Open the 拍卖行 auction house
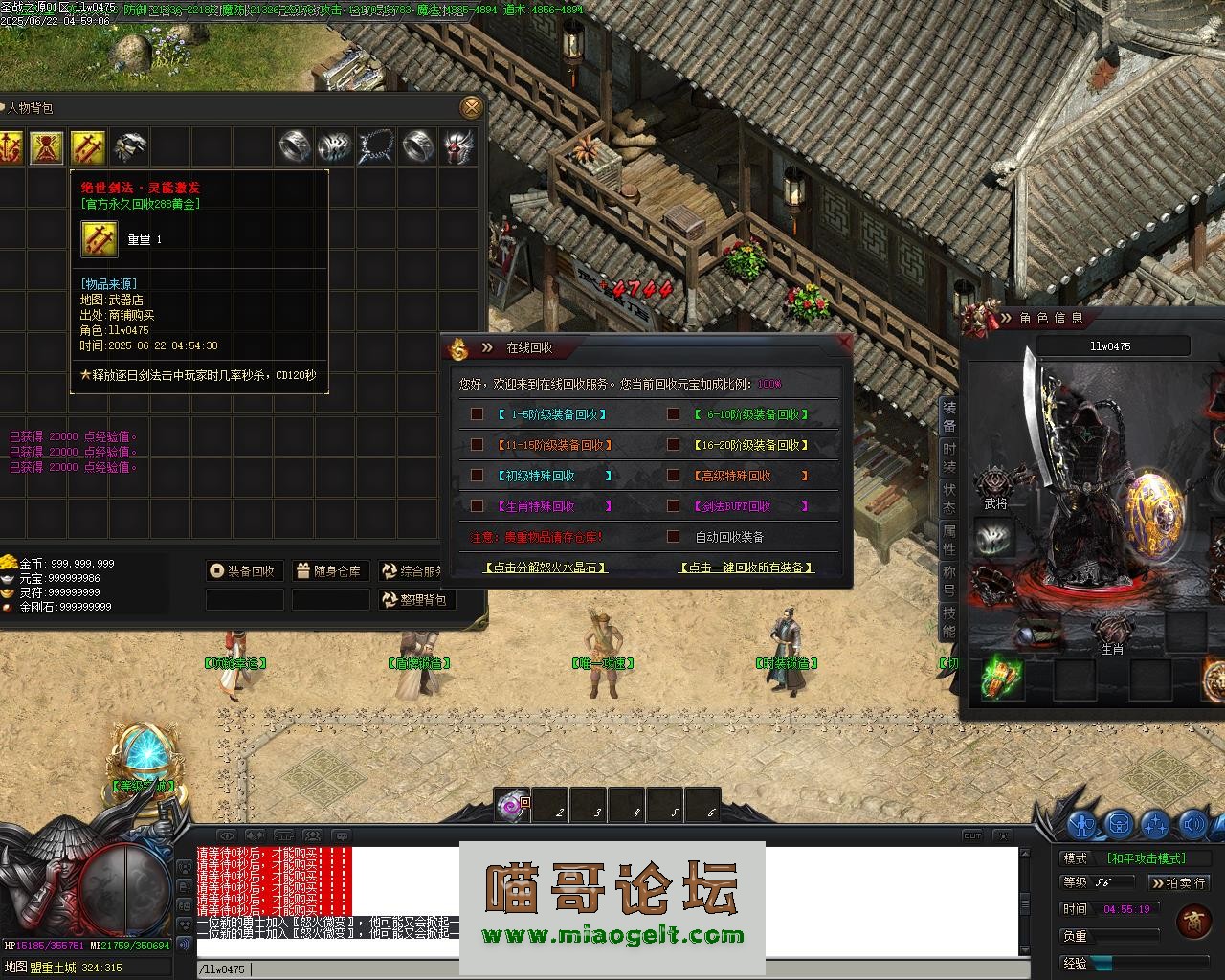Image resolution: width=1225 pixels, height=980 pixels. coord(1178,882)
